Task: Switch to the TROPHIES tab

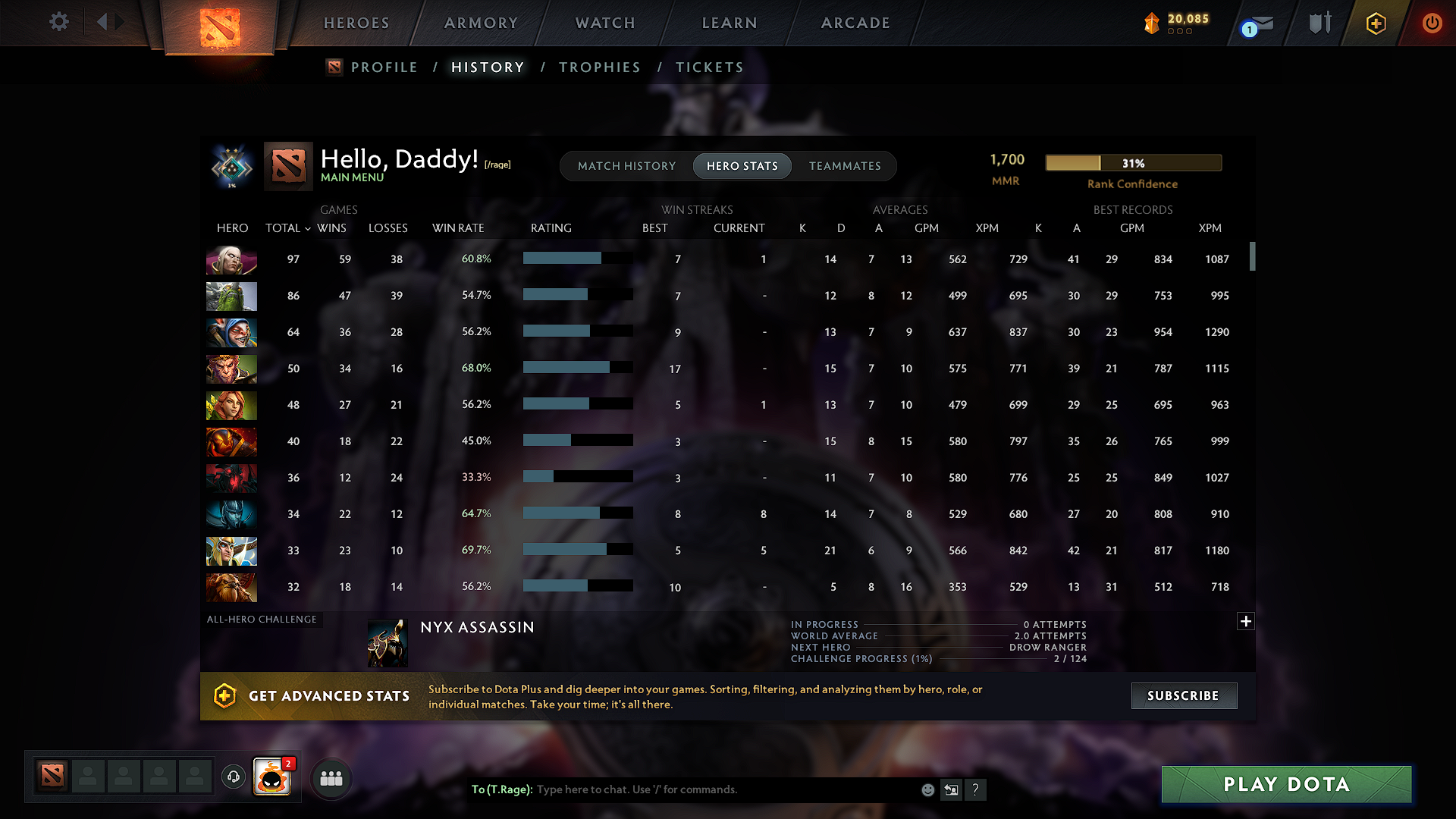Action: tap(599, 67)
